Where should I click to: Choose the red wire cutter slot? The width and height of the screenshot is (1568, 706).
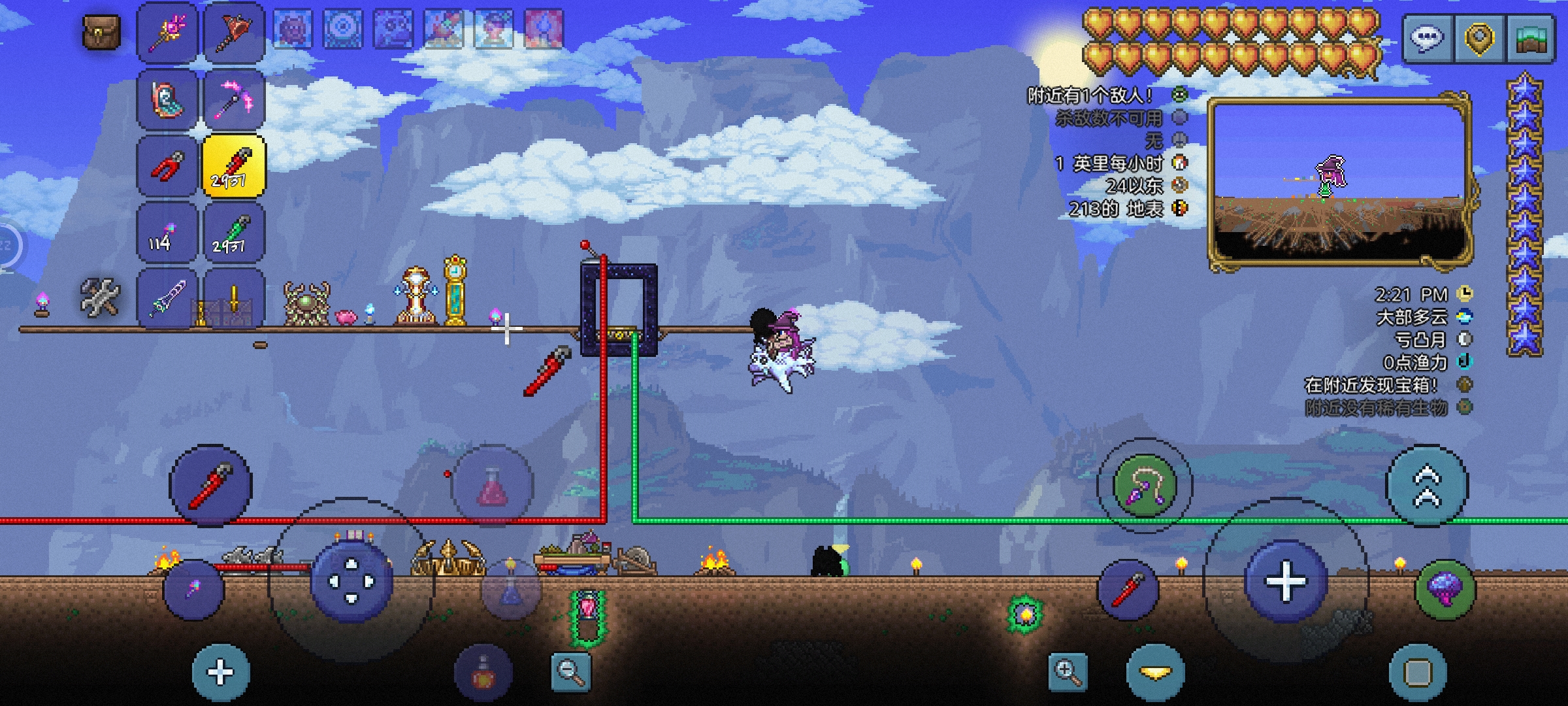coord(167,166)
